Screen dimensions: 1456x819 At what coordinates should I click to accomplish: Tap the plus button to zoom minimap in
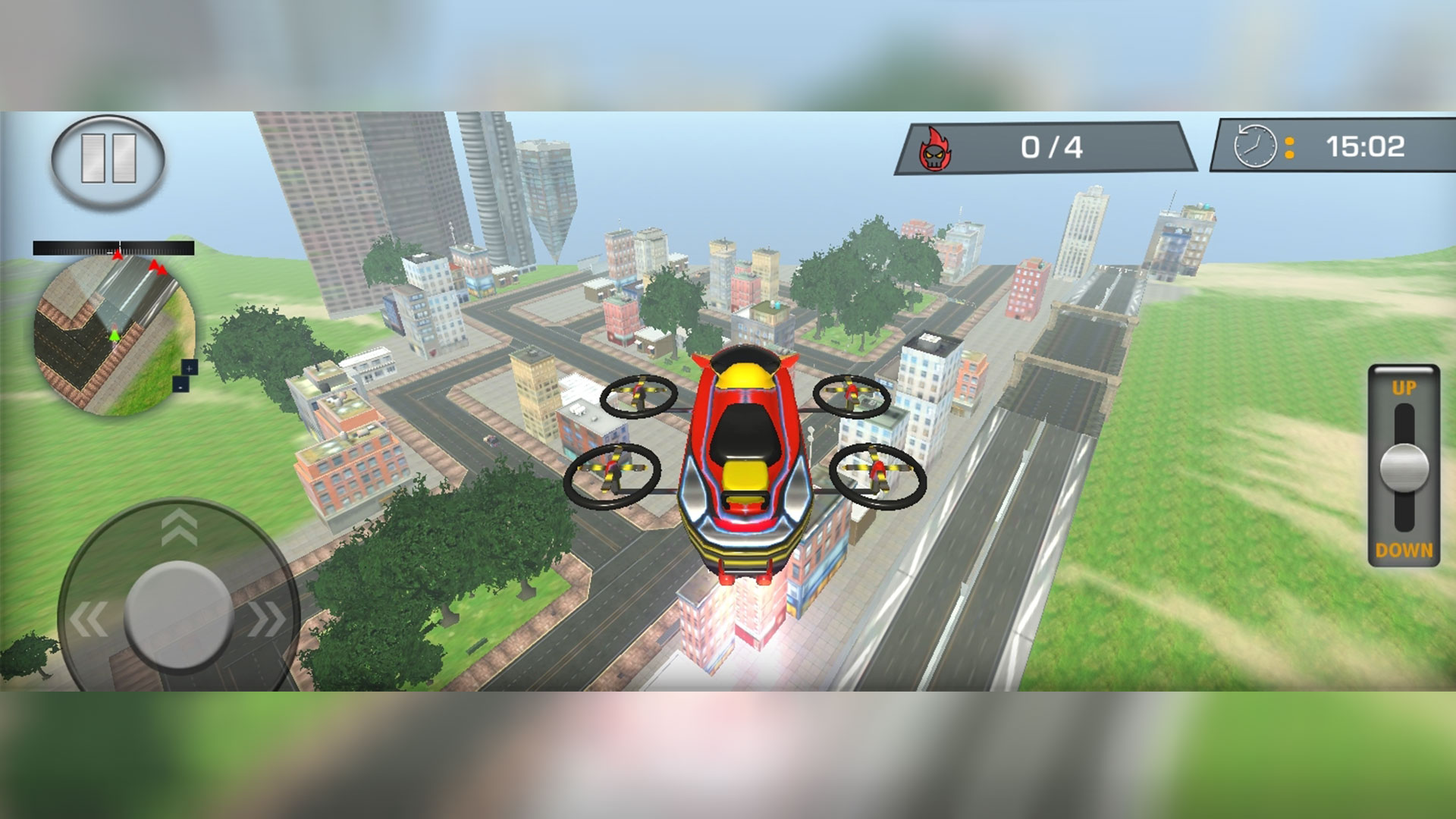pyautogui.click(x=190, y=369)
